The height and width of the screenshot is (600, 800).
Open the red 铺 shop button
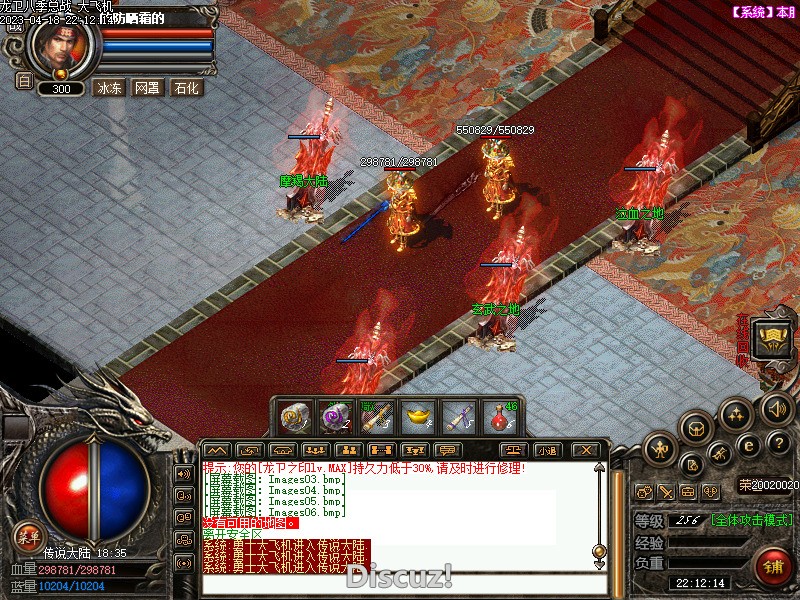773,564
